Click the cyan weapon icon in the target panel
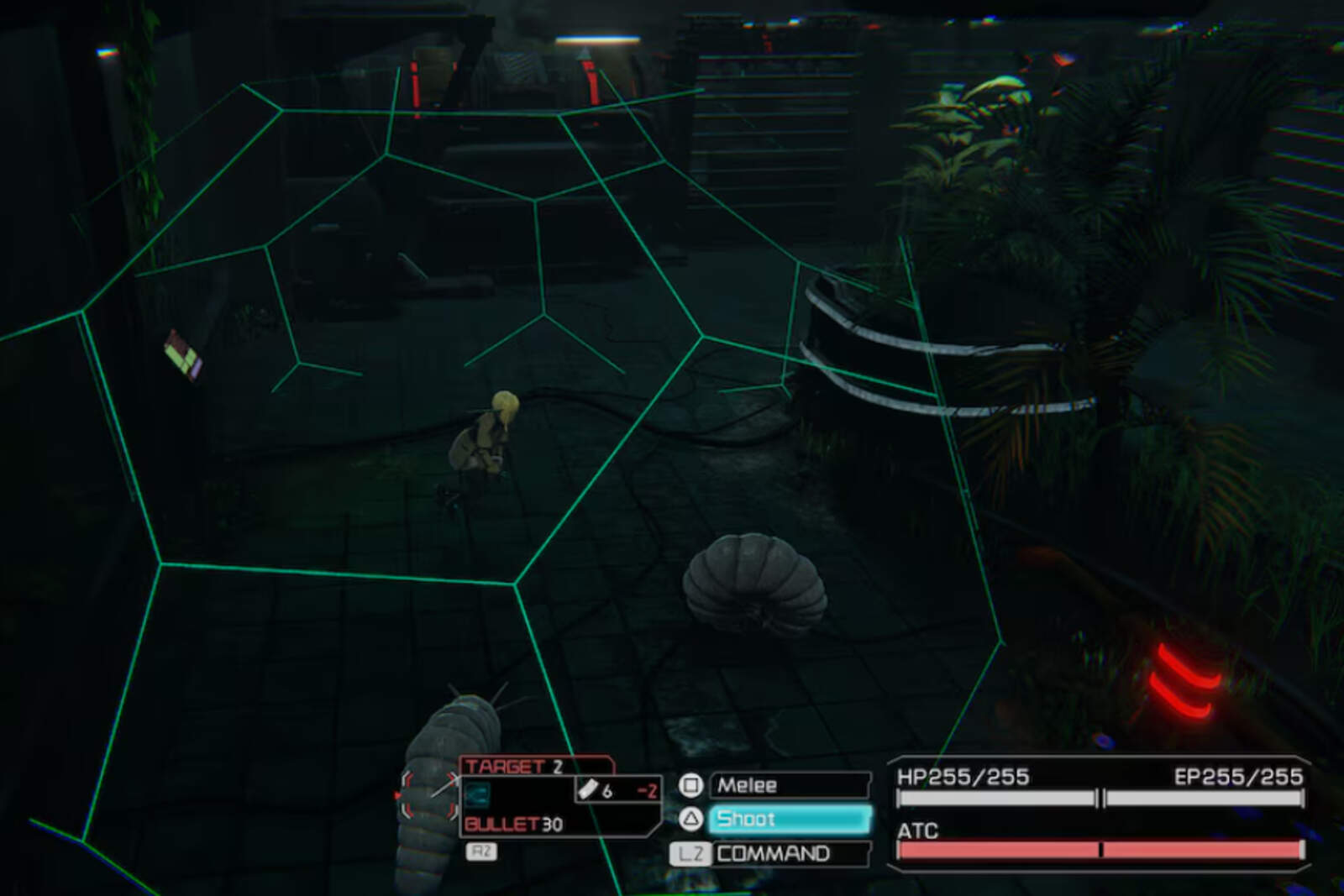Image resolution: width=1344 pixels, height=896 pixels. [x=477, y=796]
